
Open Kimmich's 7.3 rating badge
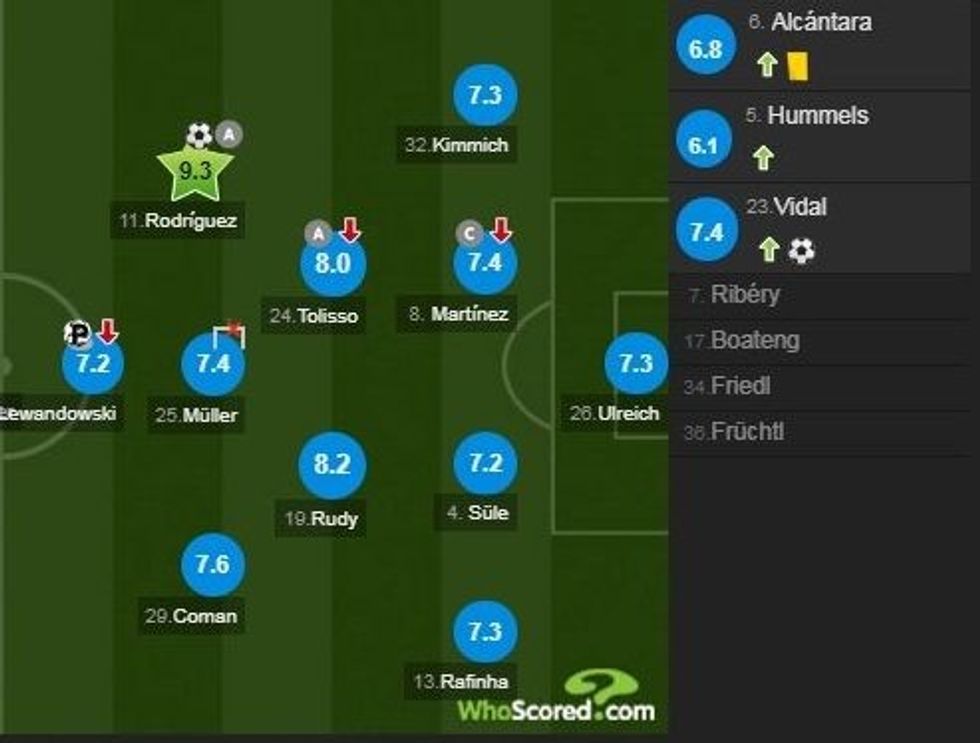pos(484,95)
